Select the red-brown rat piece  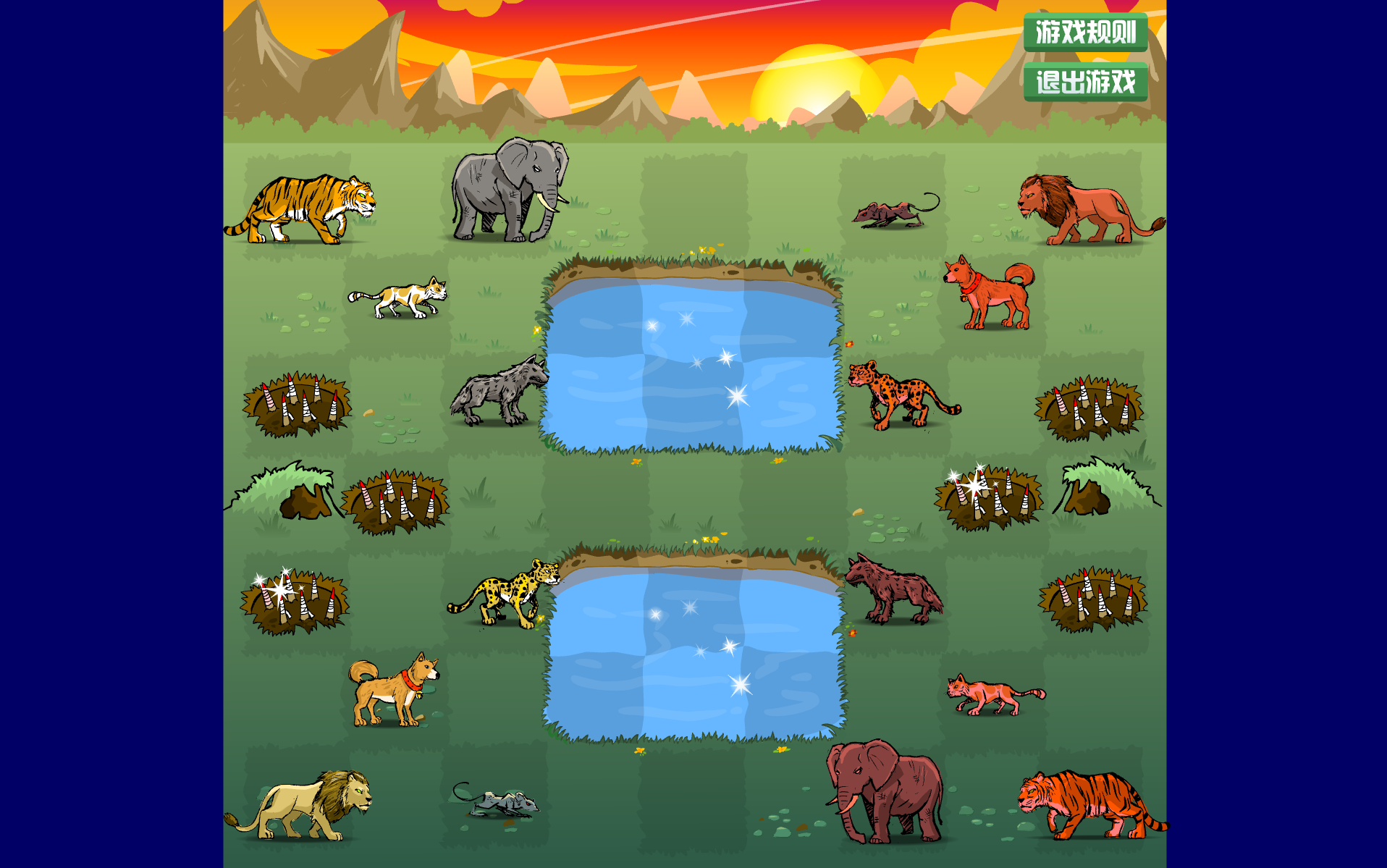pyautogui.click(x=895, y=211)
